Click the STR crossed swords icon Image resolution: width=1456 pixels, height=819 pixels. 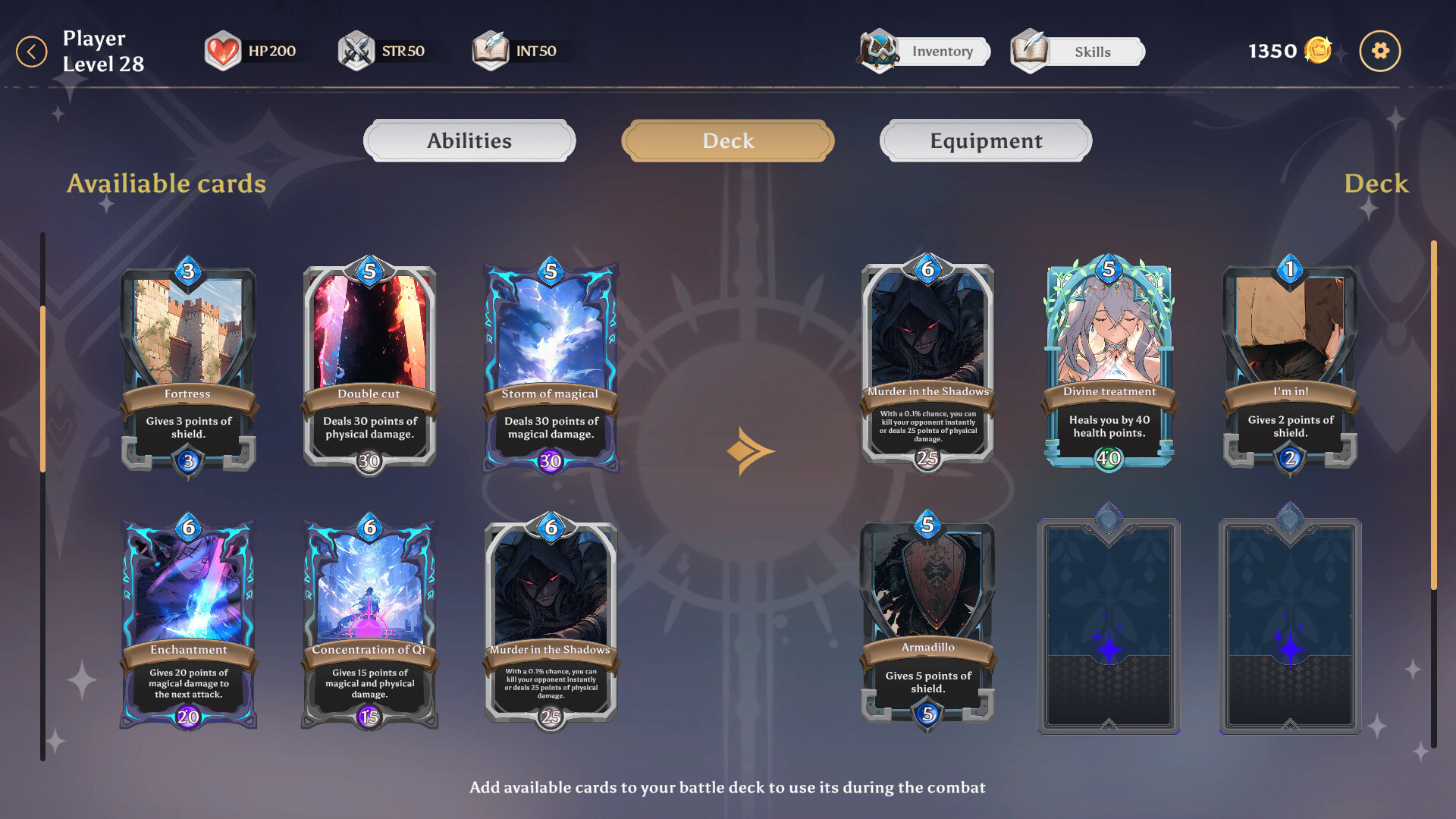355,50
